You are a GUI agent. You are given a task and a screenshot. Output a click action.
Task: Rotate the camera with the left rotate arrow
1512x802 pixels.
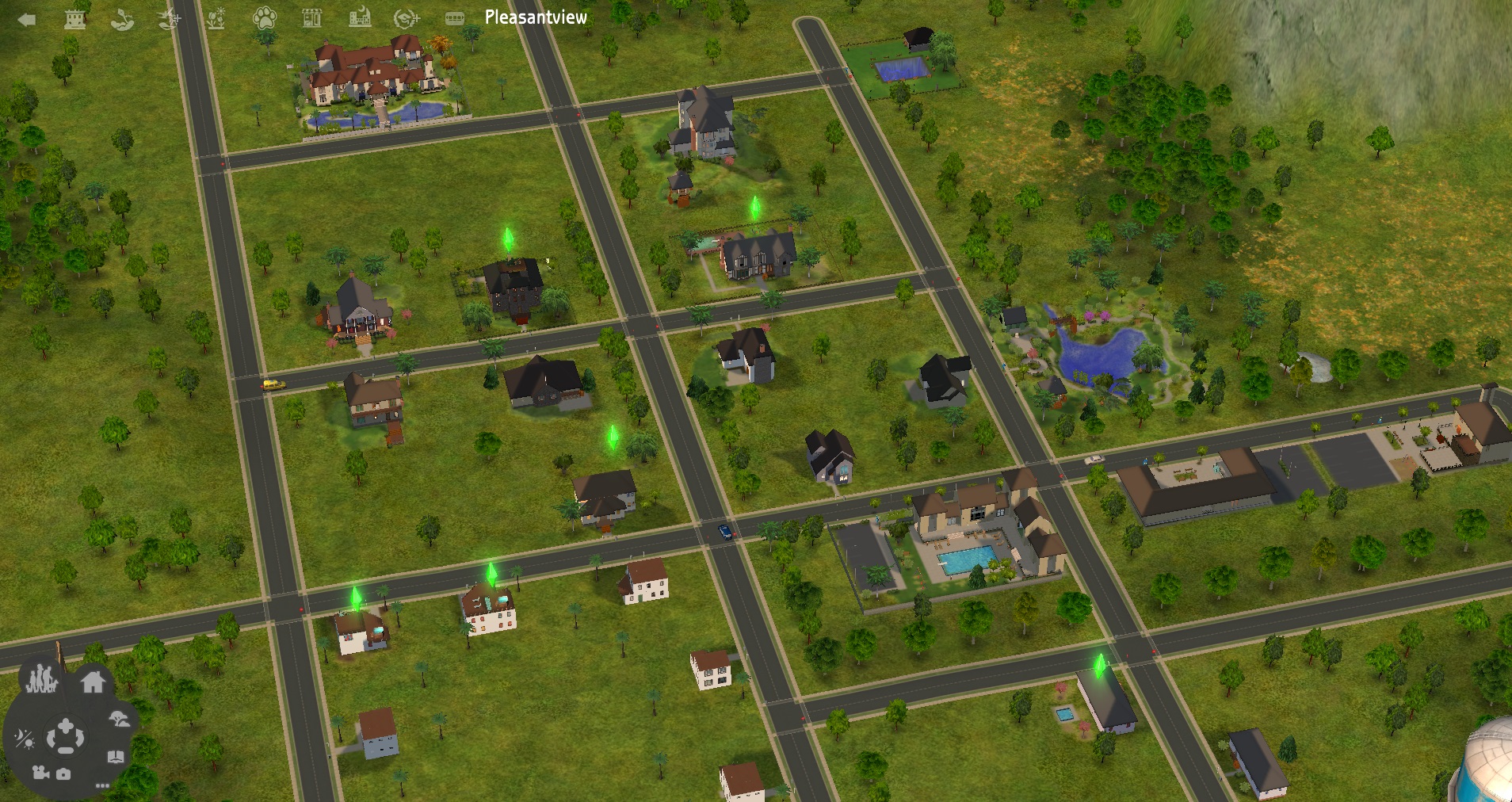point(50,738)
